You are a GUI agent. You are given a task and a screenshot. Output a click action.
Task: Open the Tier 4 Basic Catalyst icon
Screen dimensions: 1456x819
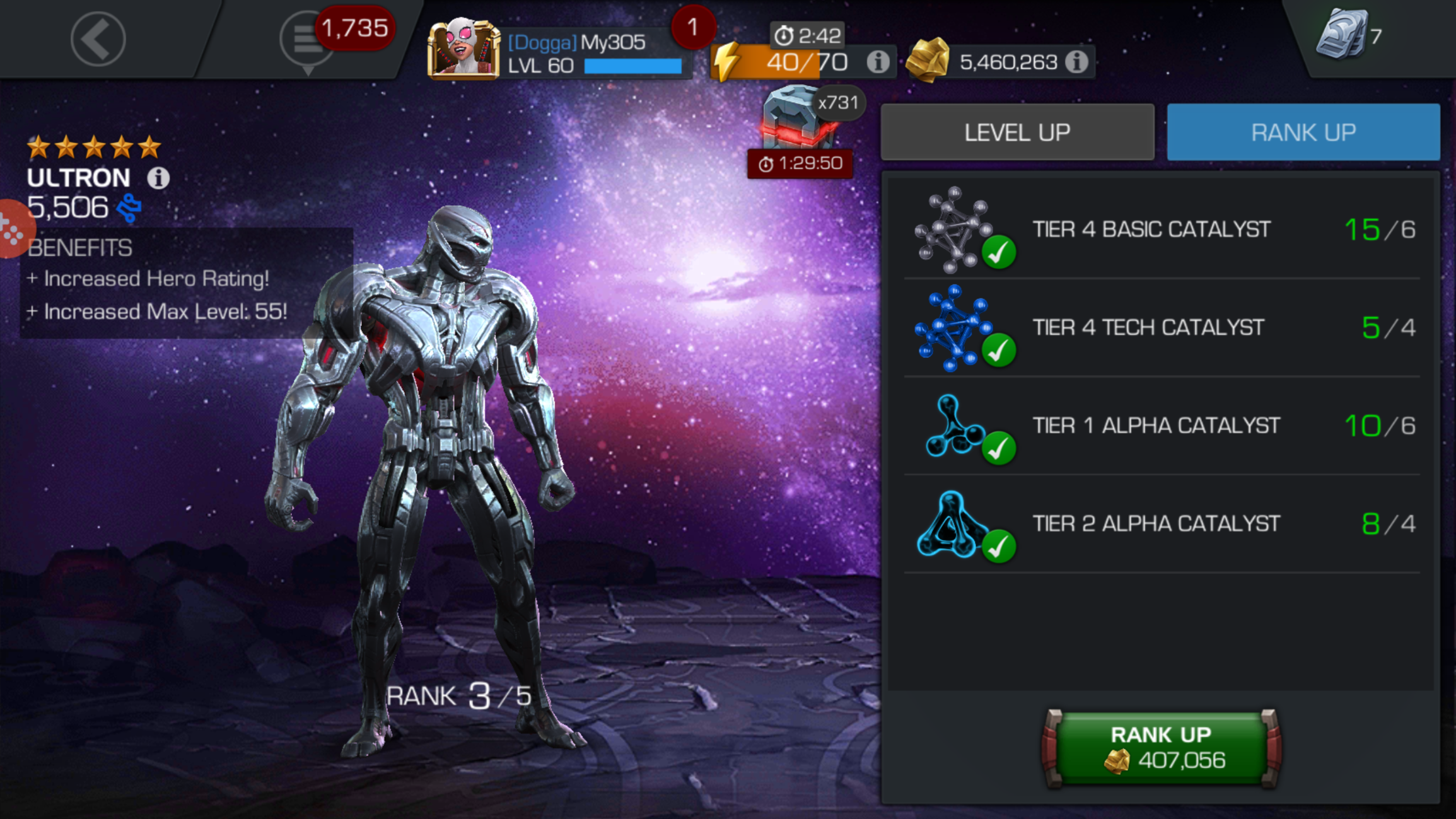pyautogui.click(x=952, y=230)
